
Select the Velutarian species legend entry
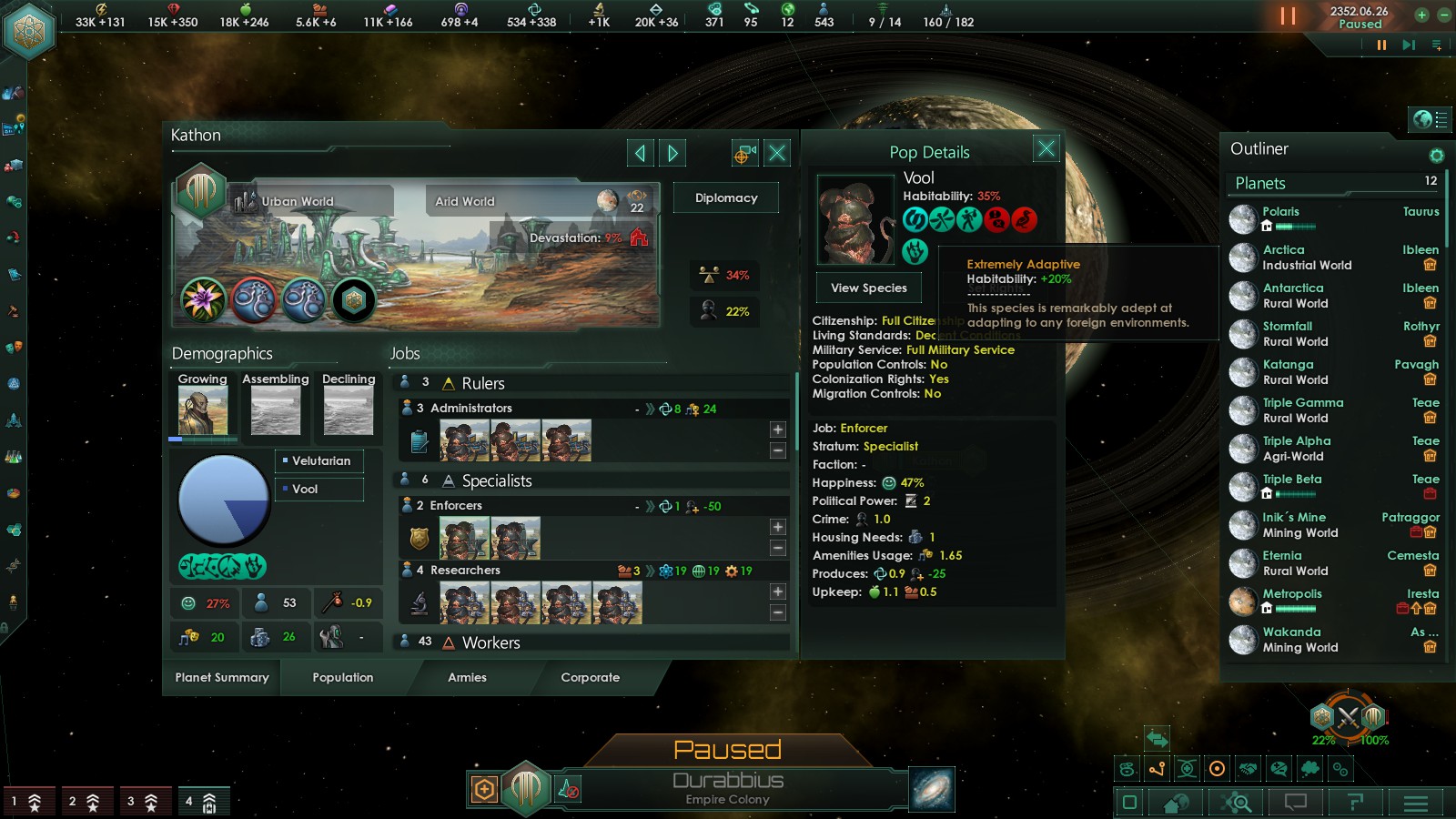click(320, 460)
